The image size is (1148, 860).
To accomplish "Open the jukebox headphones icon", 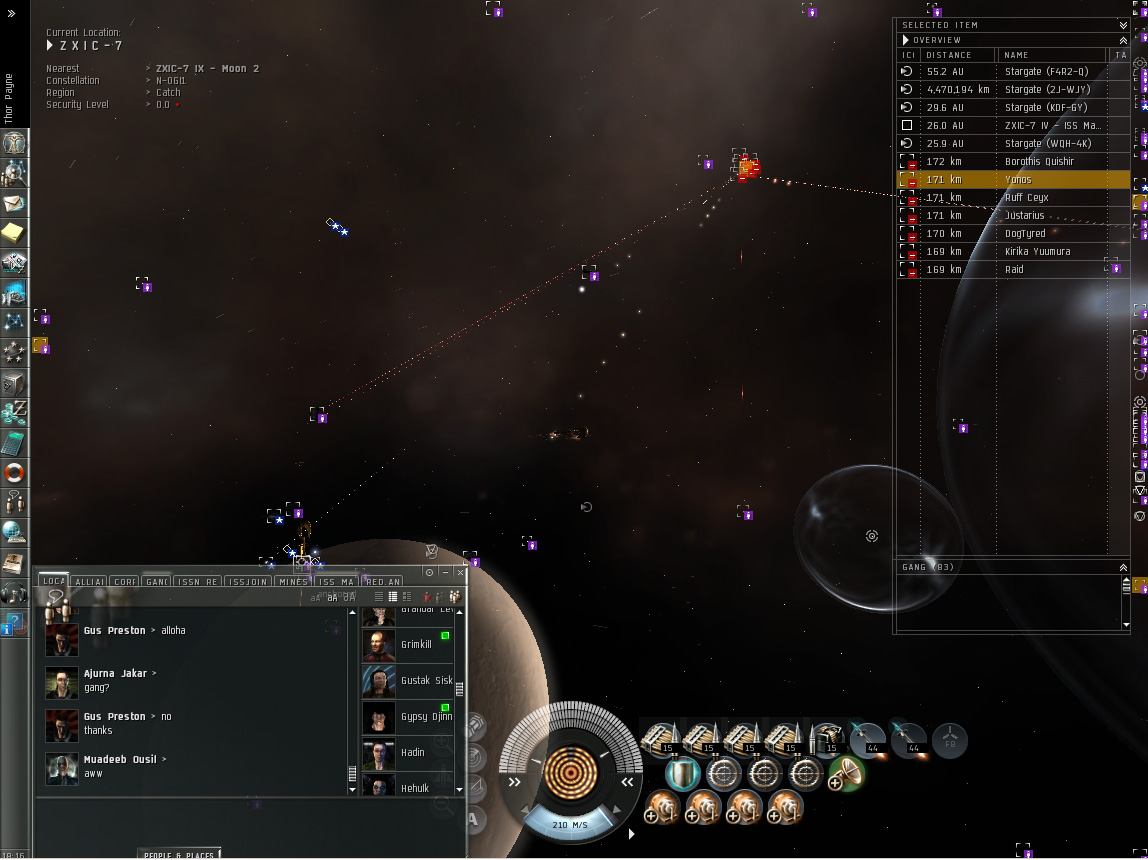I will pyautogui.click(x=14, y=592).
